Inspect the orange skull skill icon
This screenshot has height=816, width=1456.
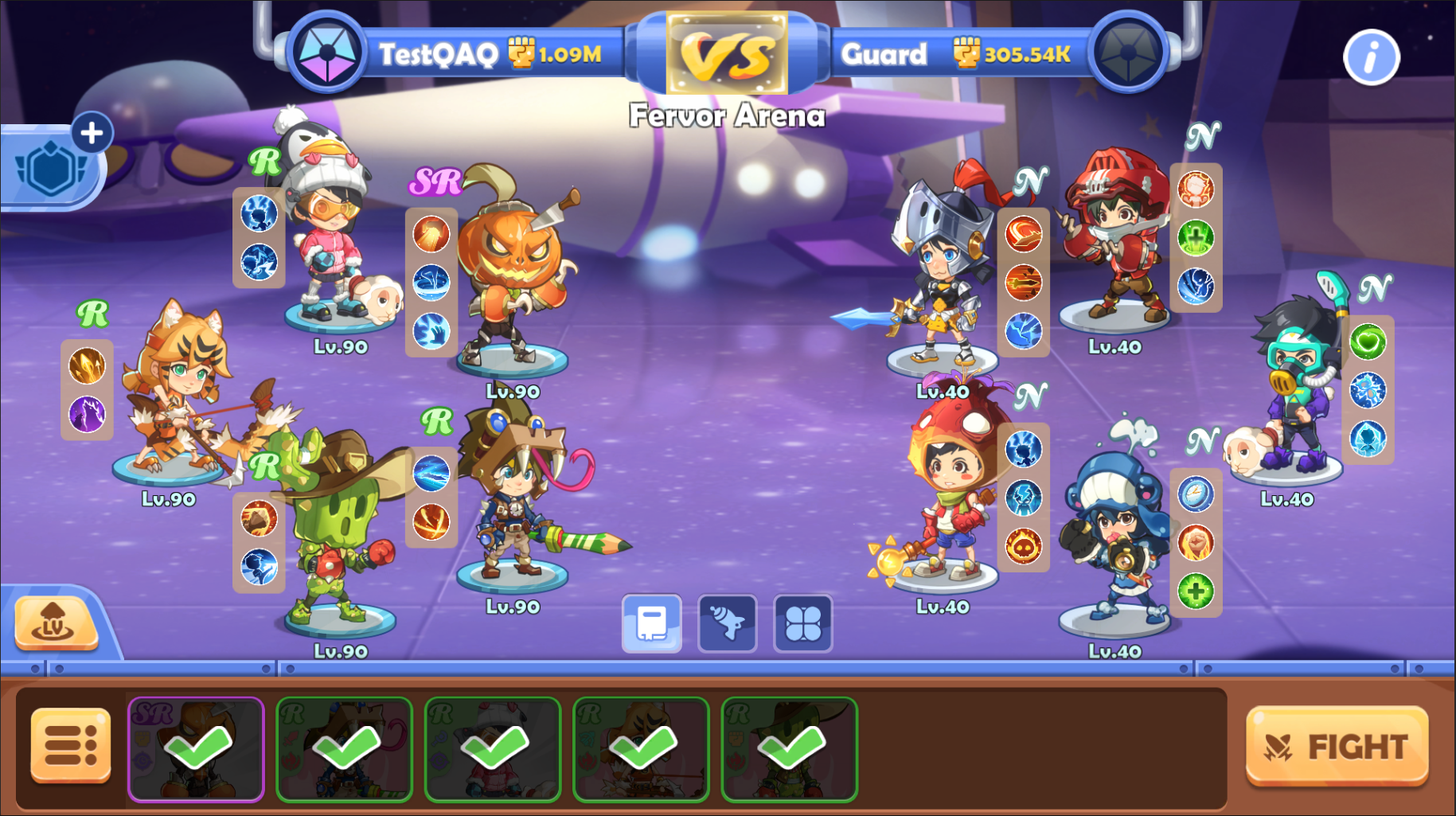(x=1023, y=546)
